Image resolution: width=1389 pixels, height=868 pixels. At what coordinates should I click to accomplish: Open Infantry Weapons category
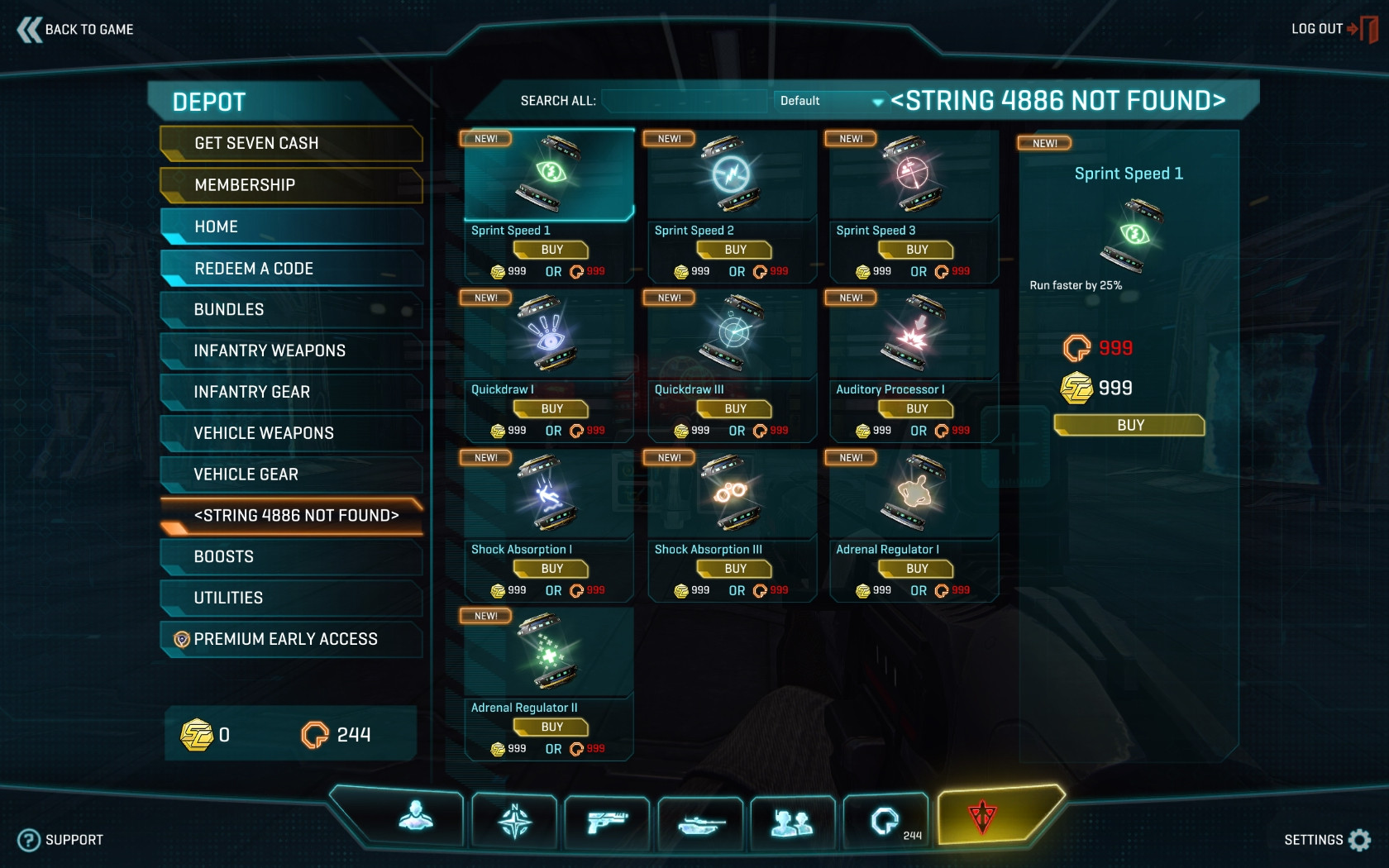[x=290, y=351]
